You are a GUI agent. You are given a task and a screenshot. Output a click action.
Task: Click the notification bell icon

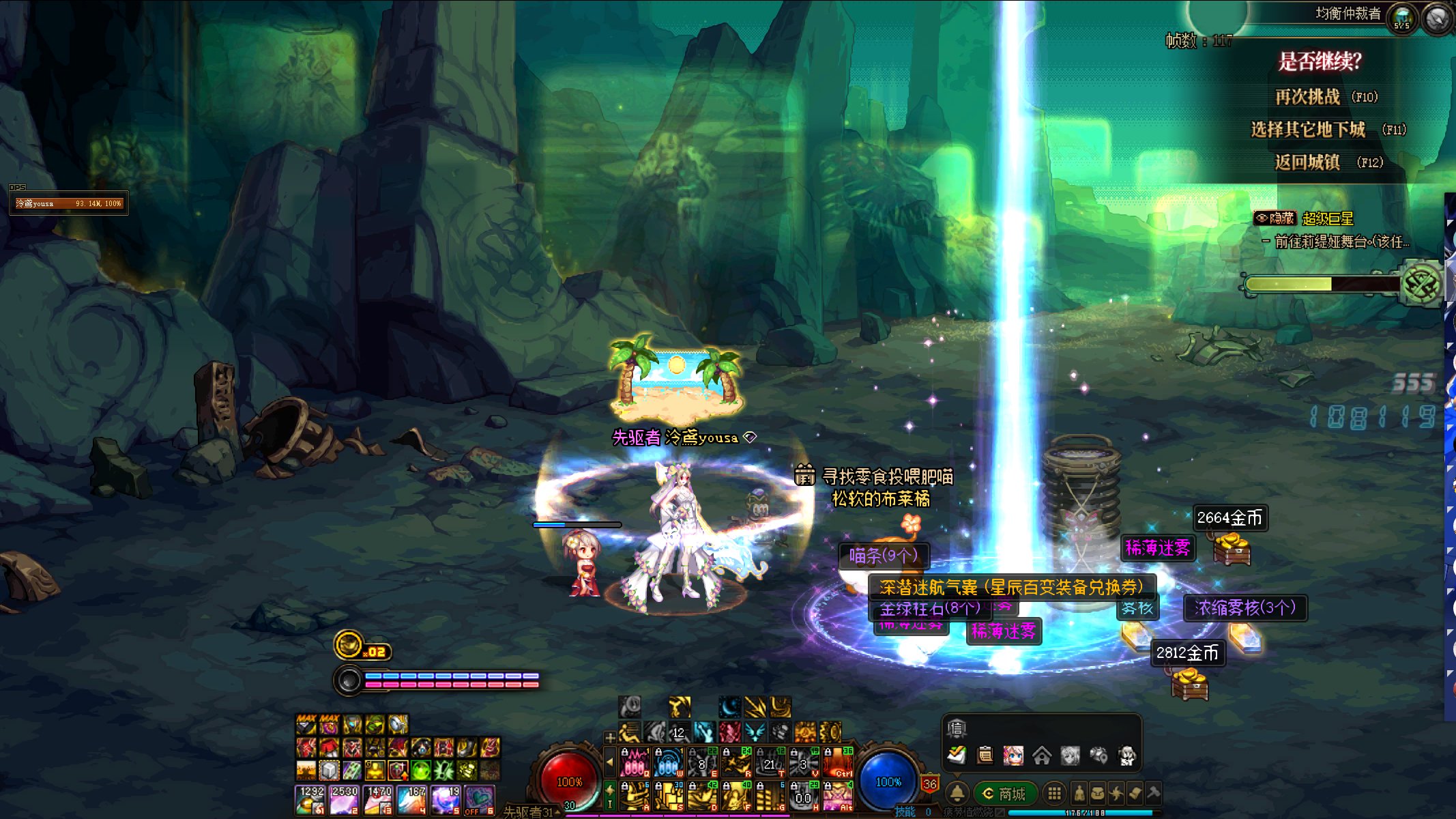(x=957, y=793)
